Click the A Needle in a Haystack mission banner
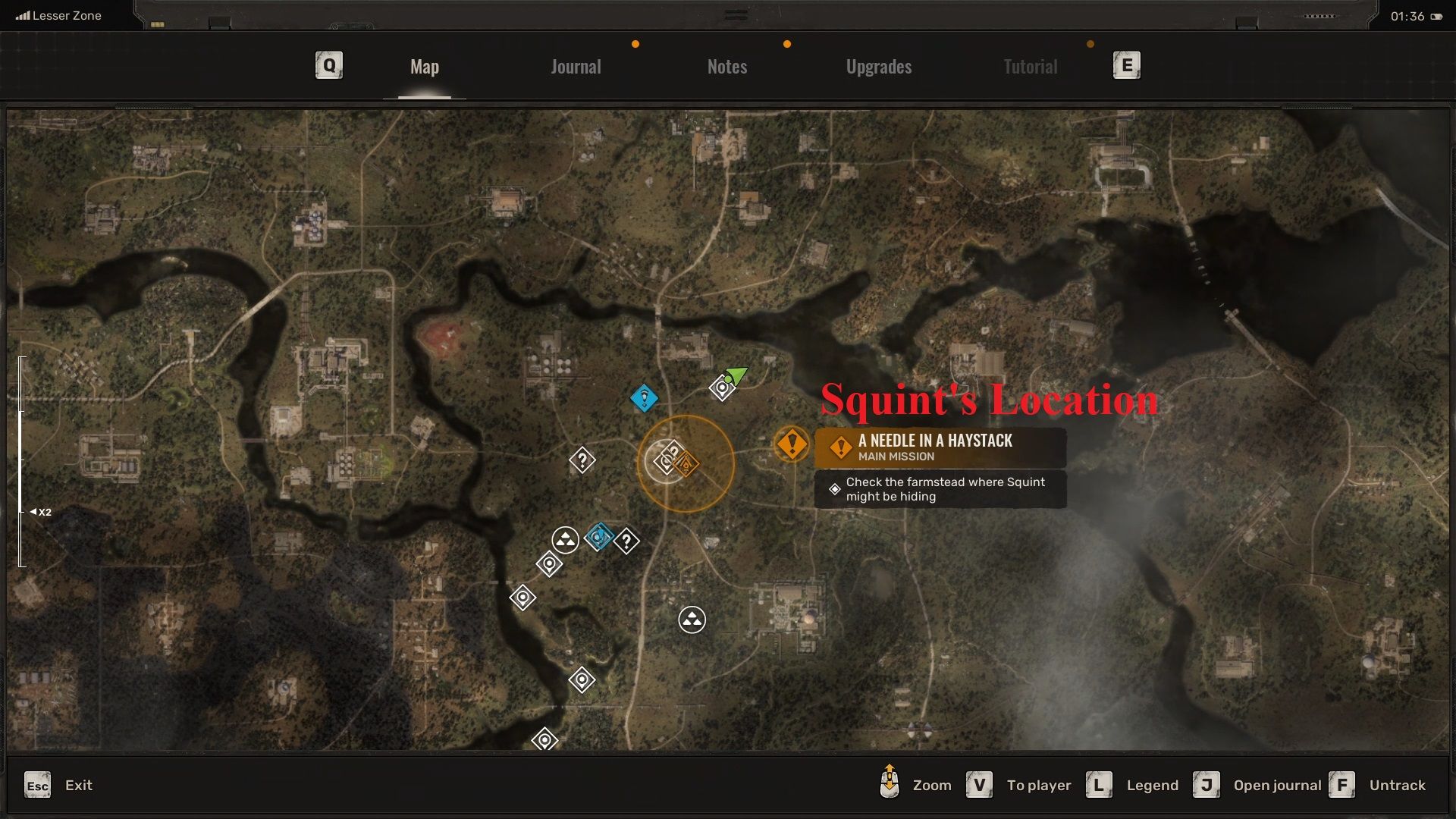 tap(940, 447)
